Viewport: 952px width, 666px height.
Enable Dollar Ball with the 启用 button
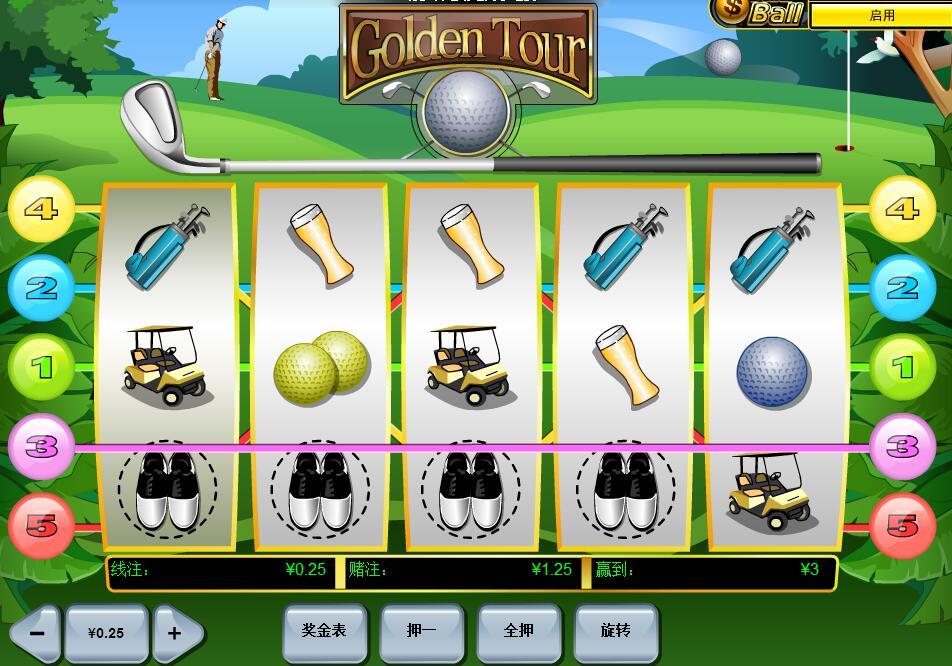[880, 15]
